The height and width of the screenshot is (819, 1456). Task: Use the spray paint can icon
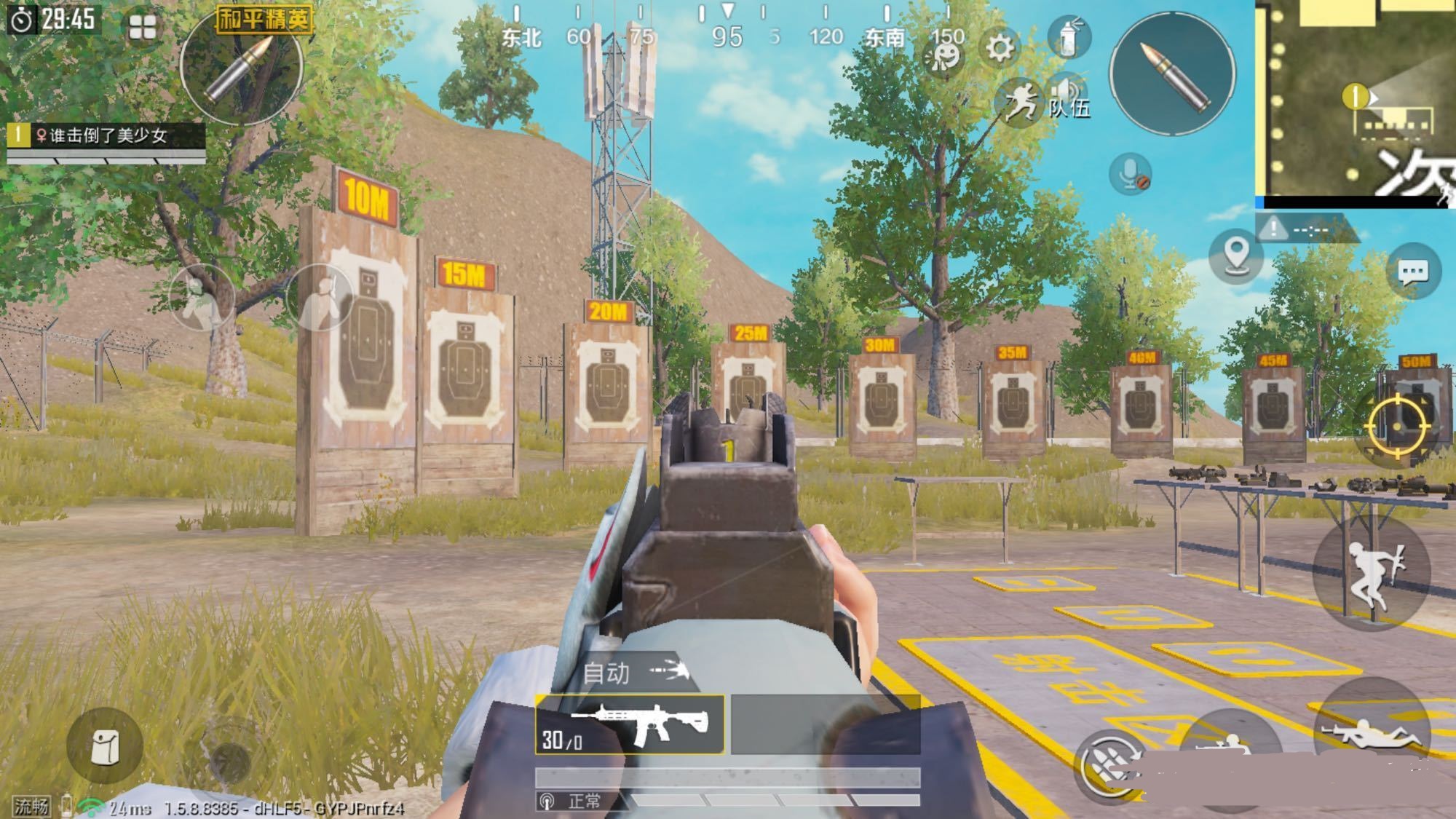tap(1068, 36)
